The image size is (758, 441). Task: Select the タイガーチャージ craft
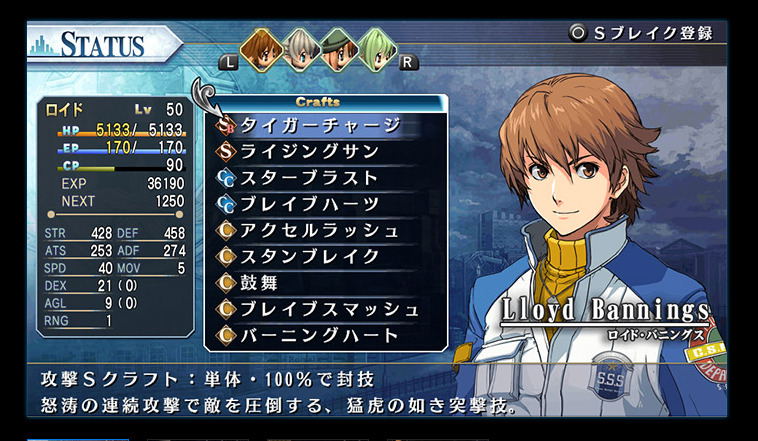[x=320, y=126]
